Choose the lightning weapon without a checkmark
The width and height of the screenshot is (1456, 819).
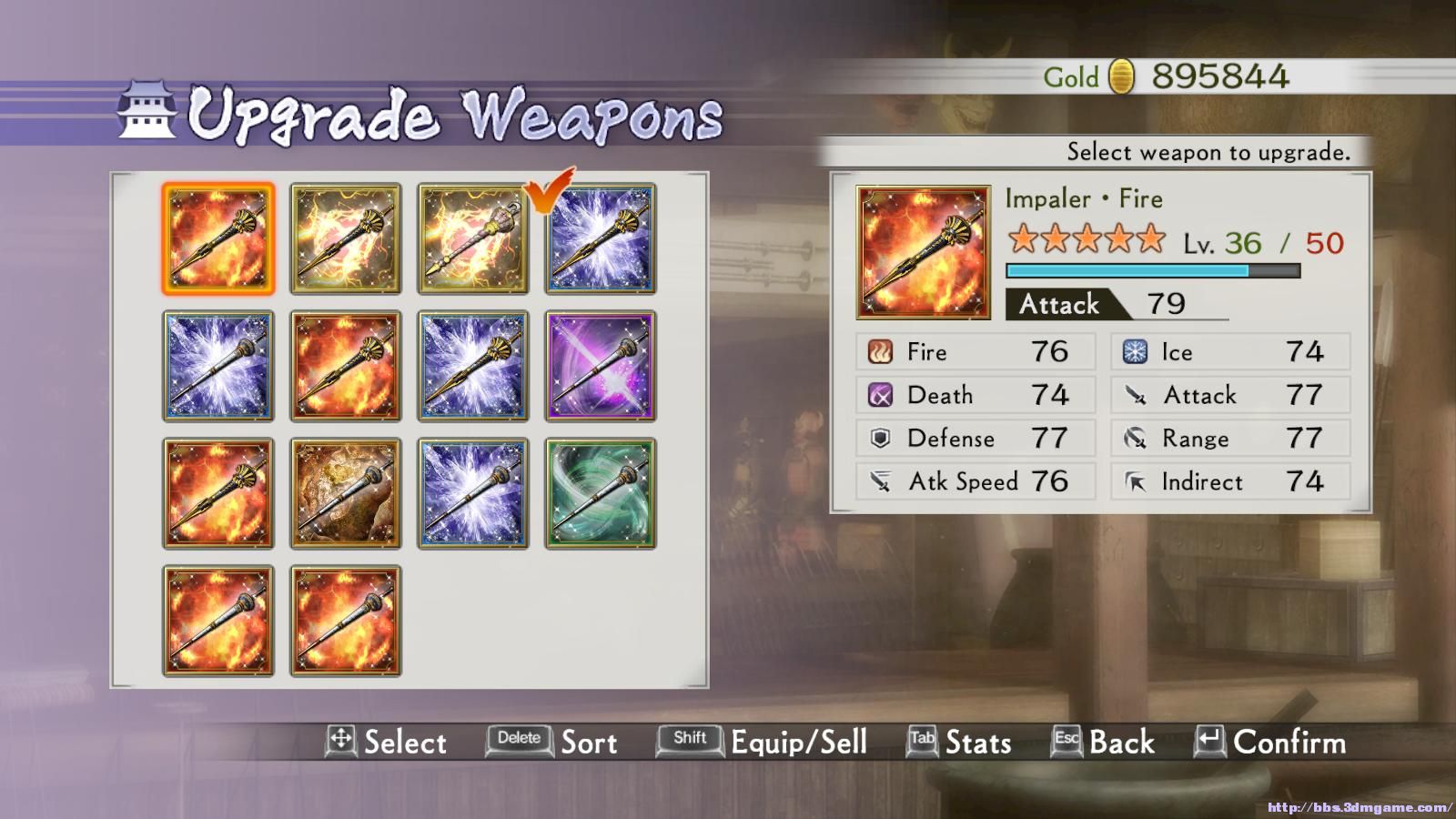tap(345, 238)
